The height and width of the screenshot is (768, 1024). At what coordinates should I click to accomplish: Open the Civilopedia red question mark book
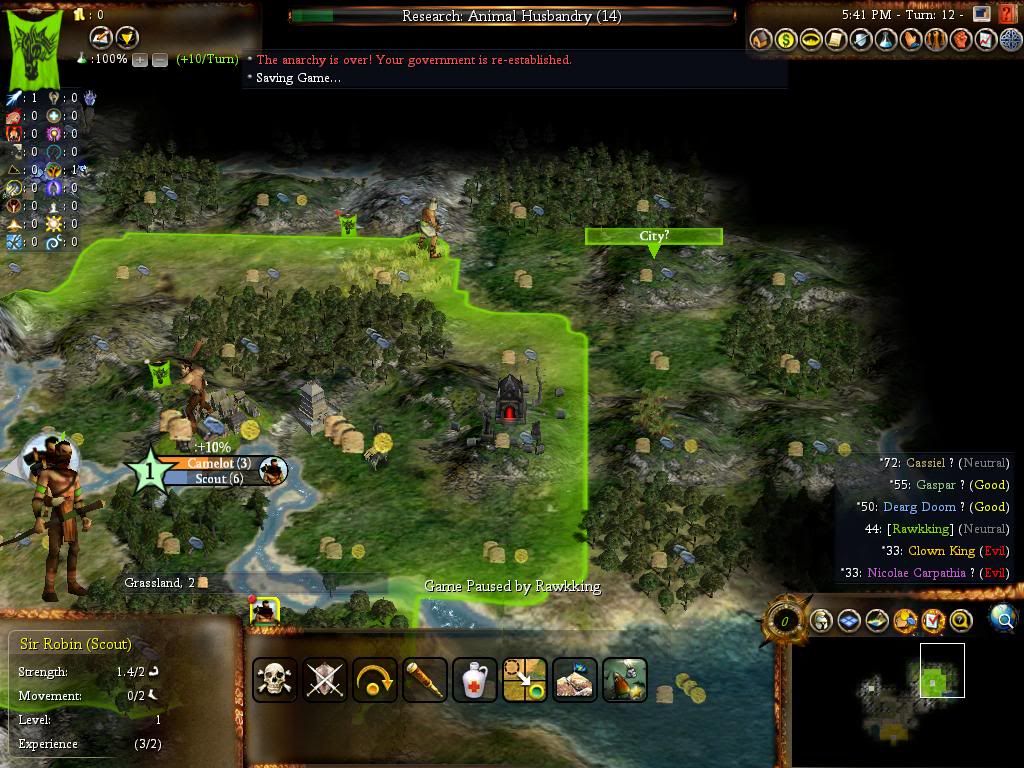(x=1006, y=14)
